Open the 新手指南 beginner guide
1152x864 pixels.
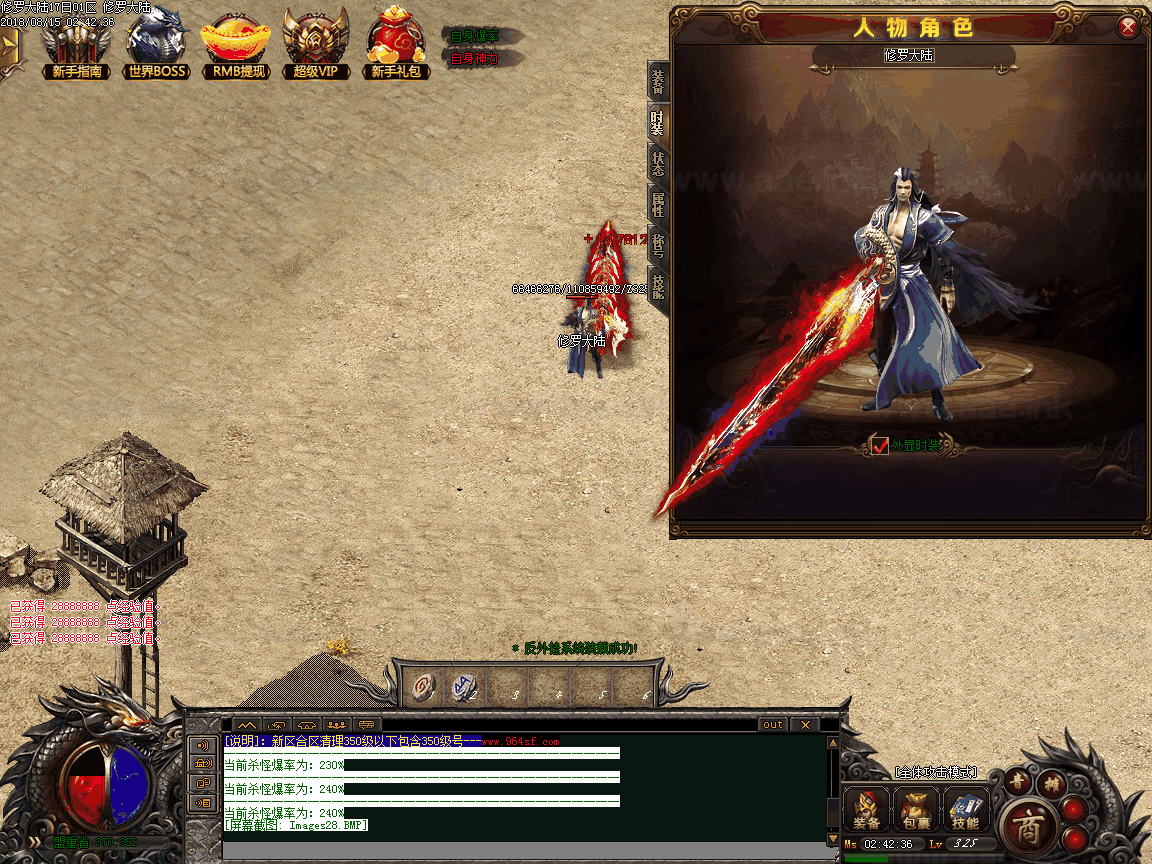[x=76, y=45]
